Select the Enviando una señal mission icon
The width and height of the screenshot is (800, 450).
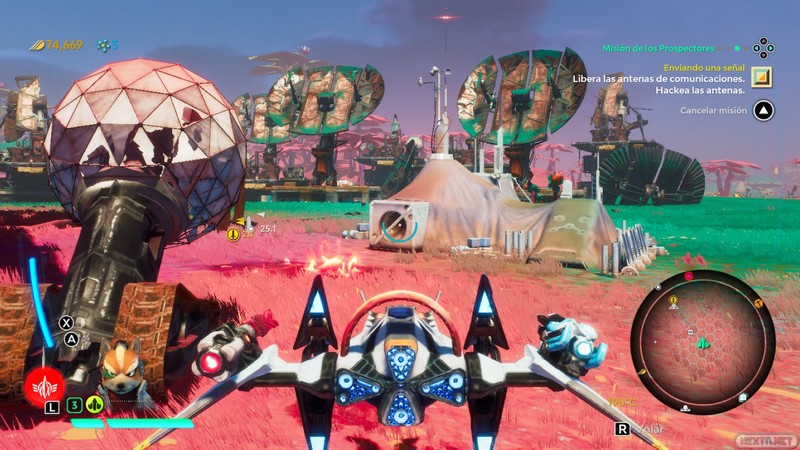point(762,76)
